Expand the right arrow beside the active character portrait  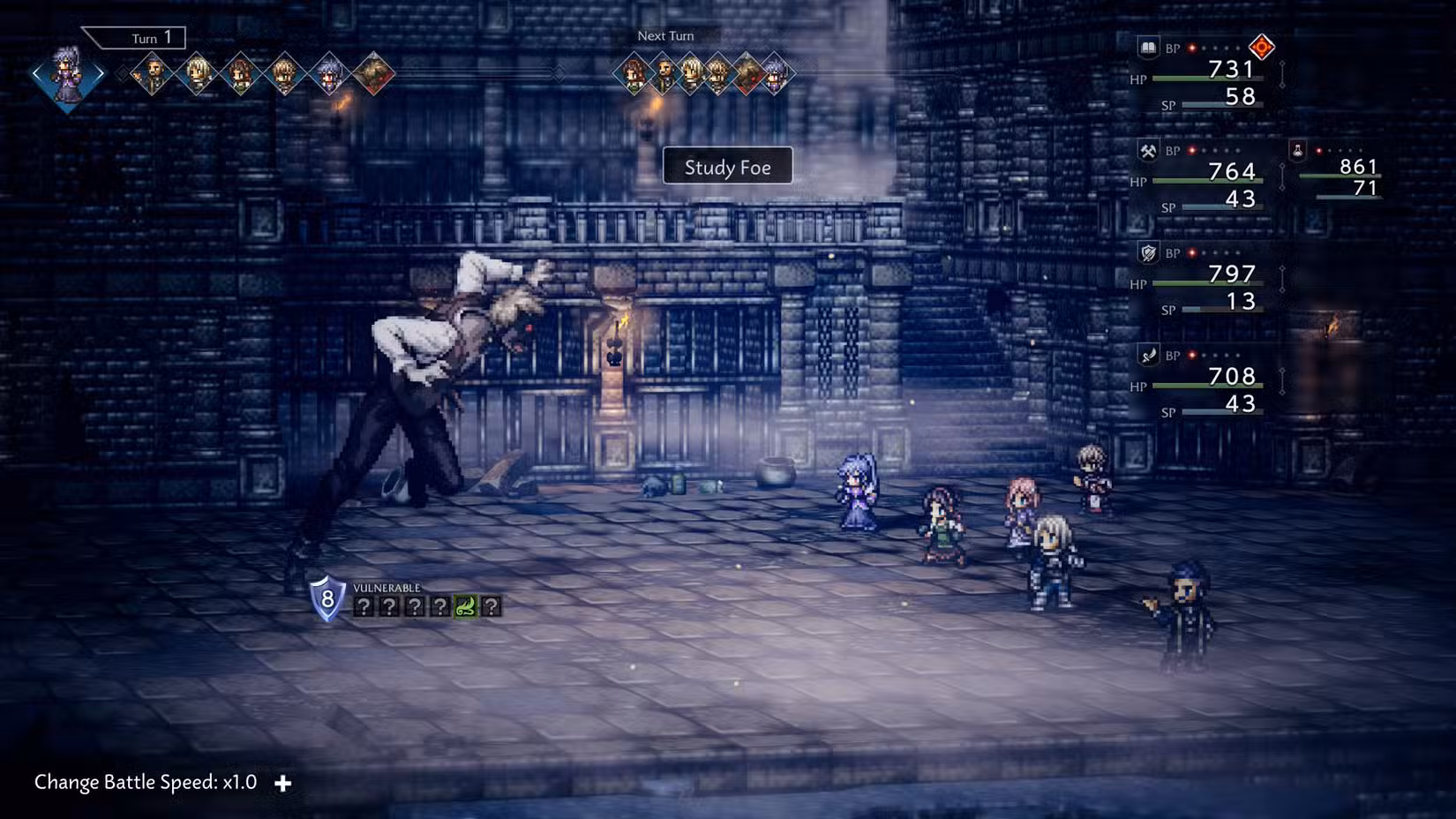tap(100, 73)
